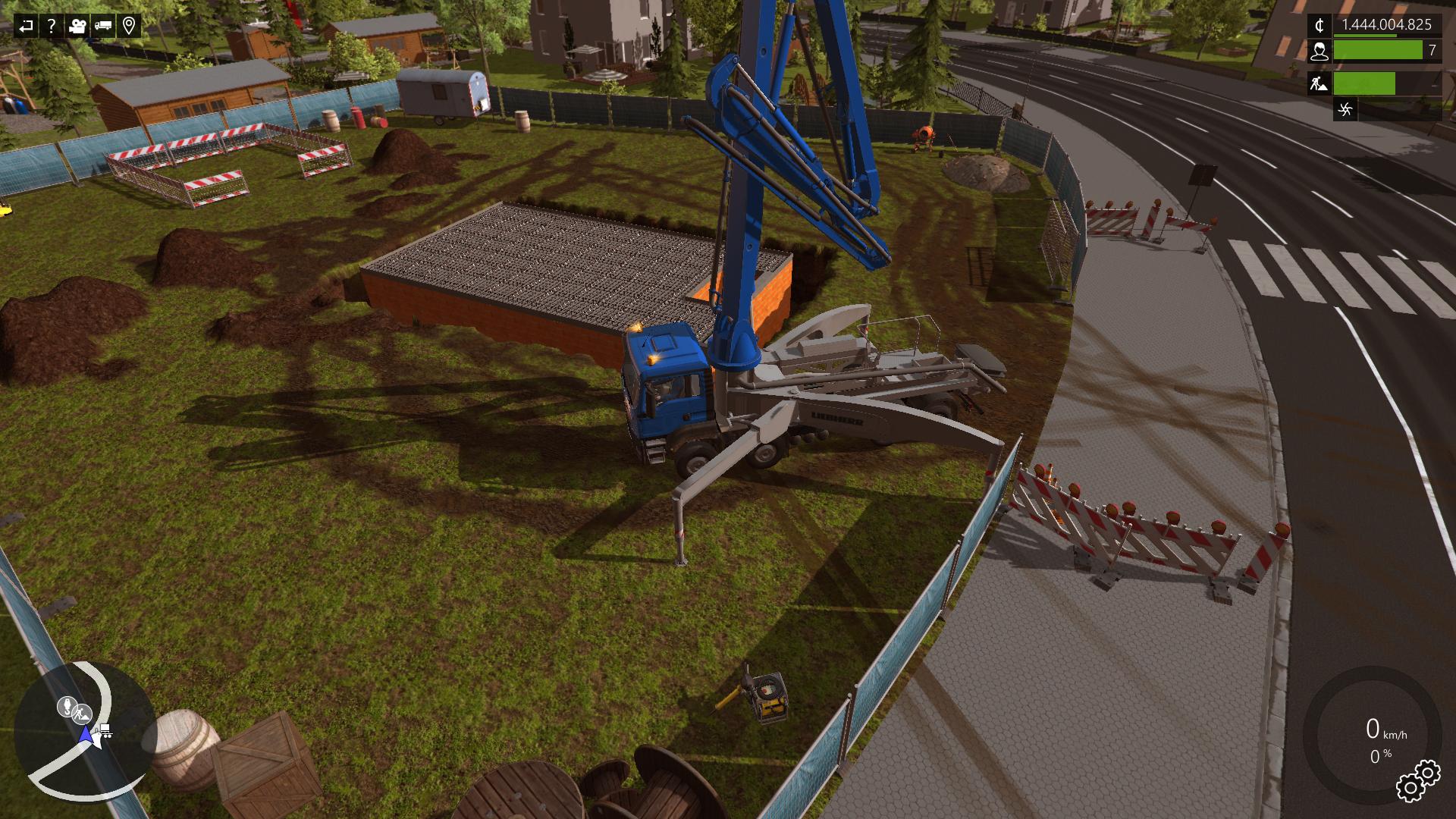Show the map via location pin icon

pos(129,27)
